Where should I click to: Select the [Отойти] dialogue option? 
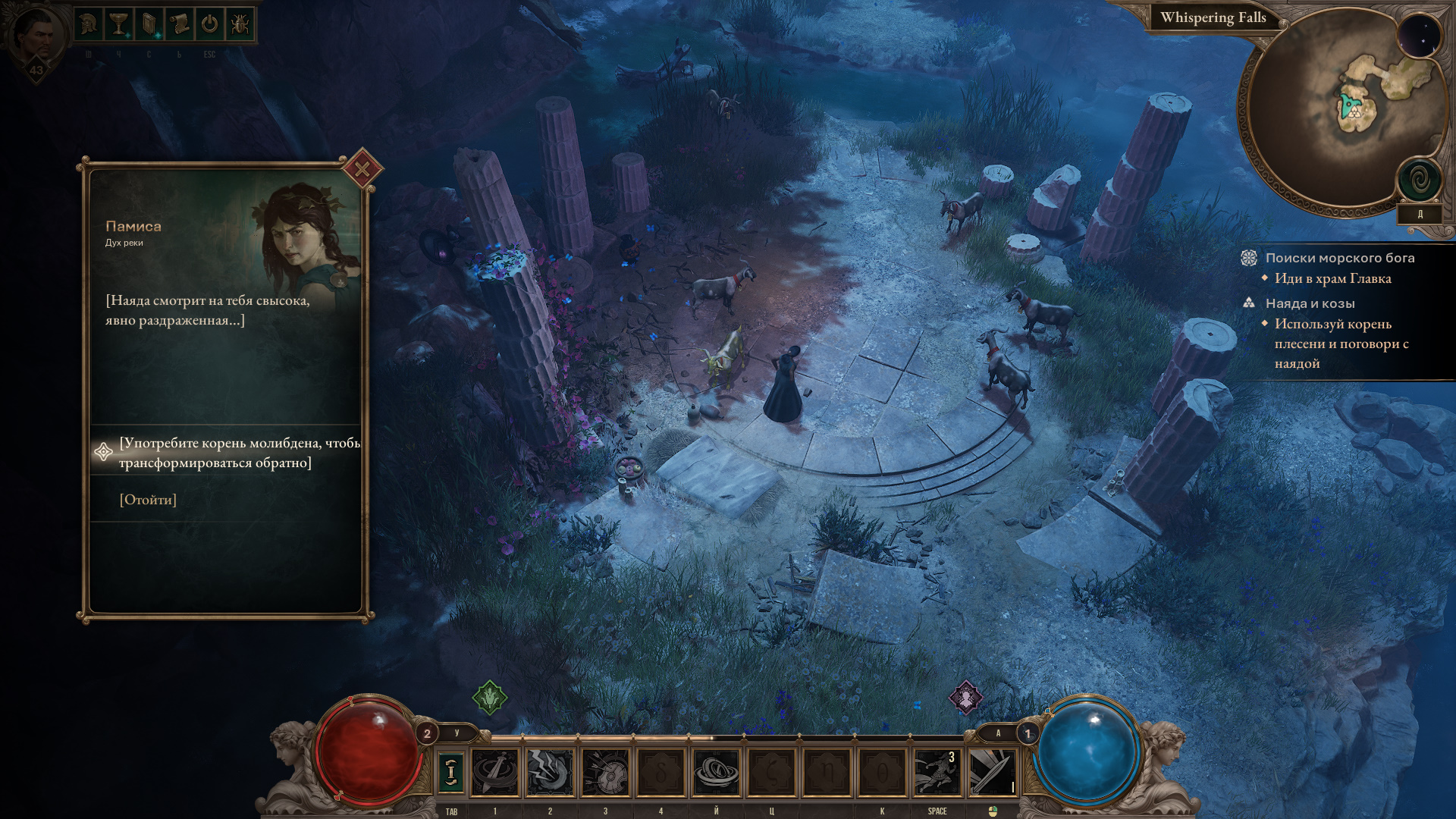click(x=148, y=500)
